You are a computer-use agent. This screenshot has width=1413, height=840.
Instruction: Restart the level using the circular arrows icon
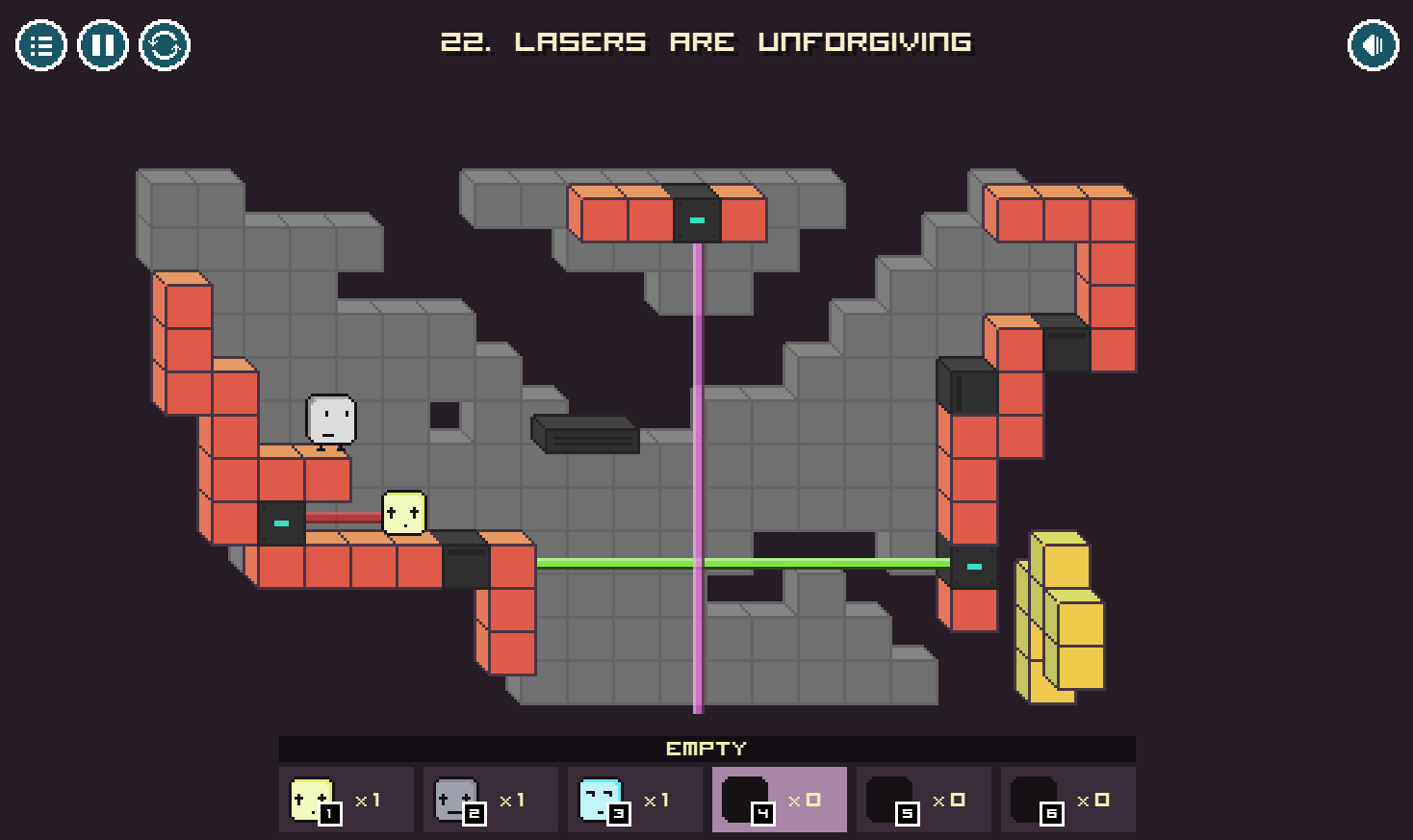click(x=165, y=43)
